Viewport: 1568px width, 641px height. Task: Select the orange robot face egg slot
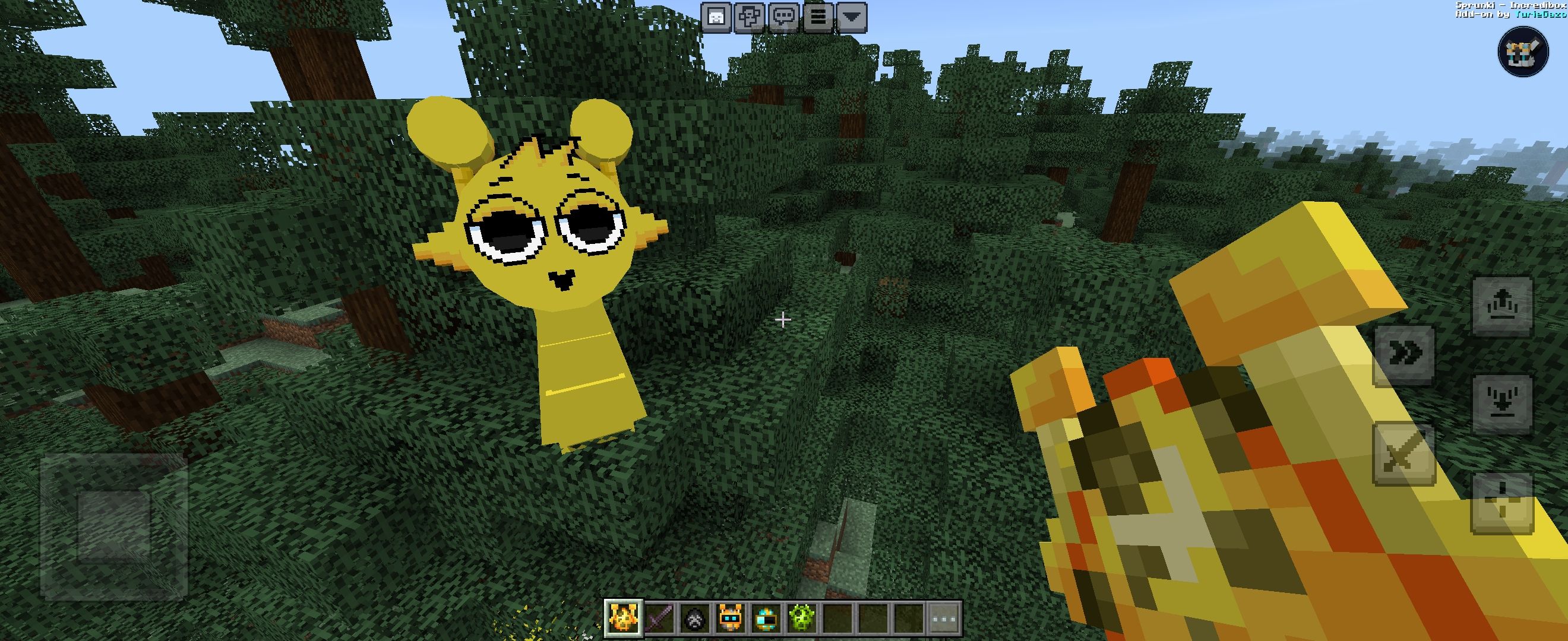point(730,619)
